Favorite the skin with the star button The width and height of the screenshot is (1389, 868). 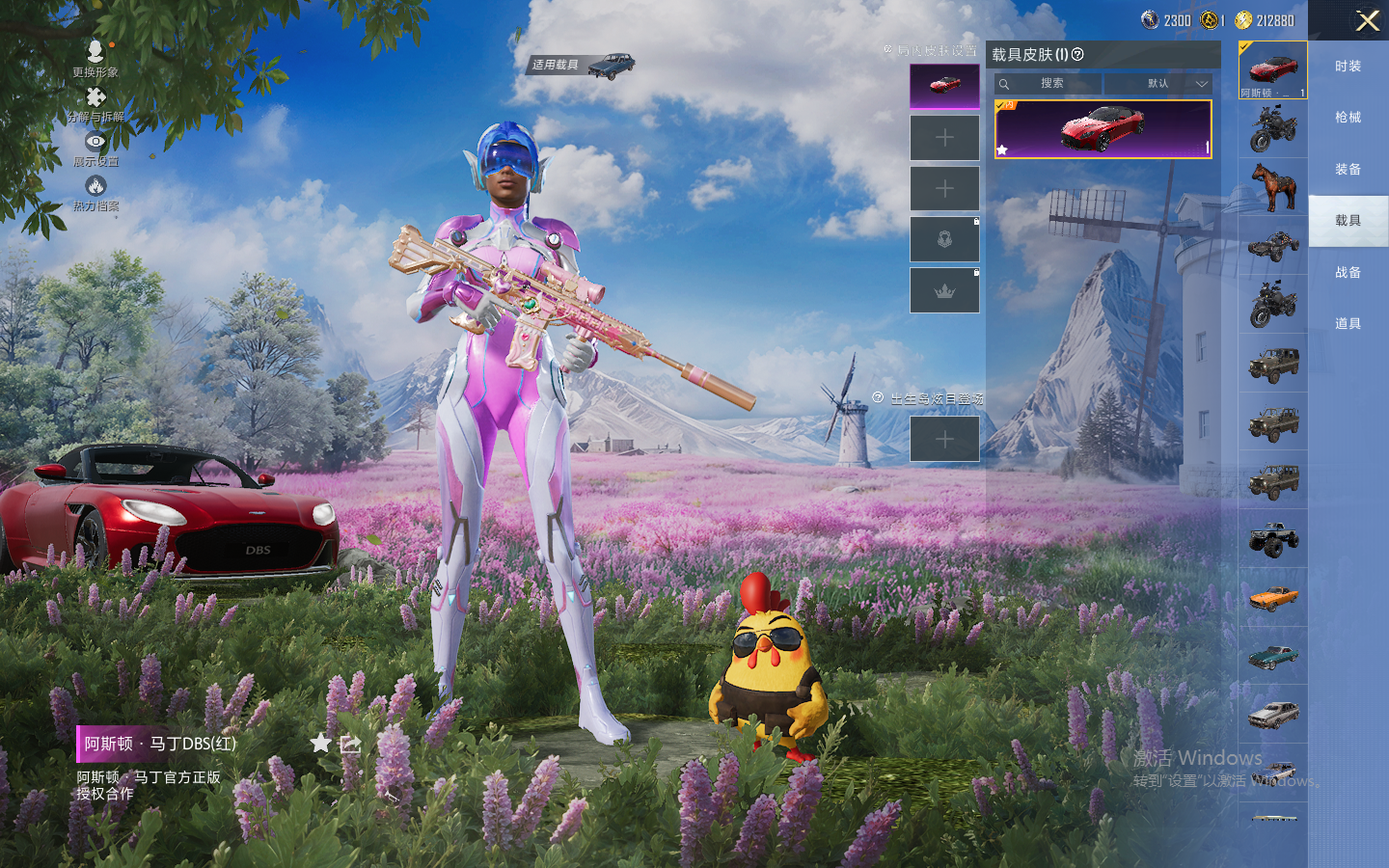pyautogui.click(x=320, y=743)
